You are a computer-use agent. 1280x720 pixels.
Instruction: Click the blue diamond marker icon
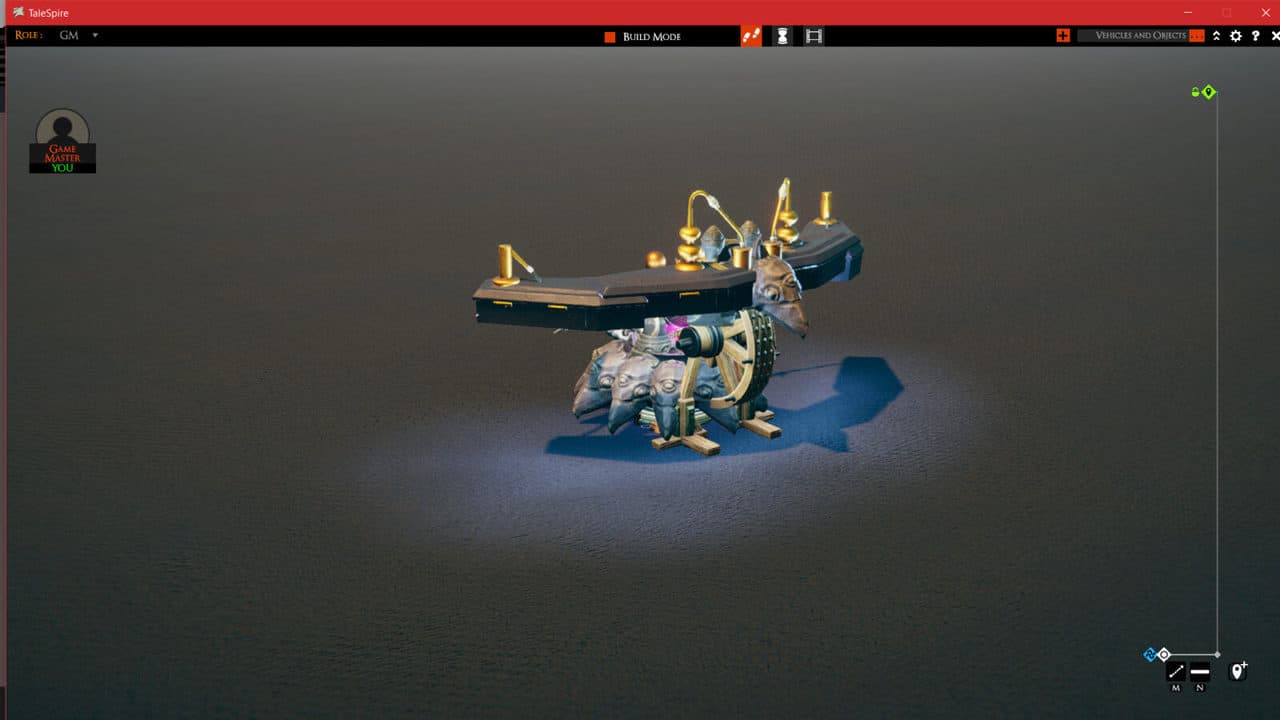click(1150, 655)
